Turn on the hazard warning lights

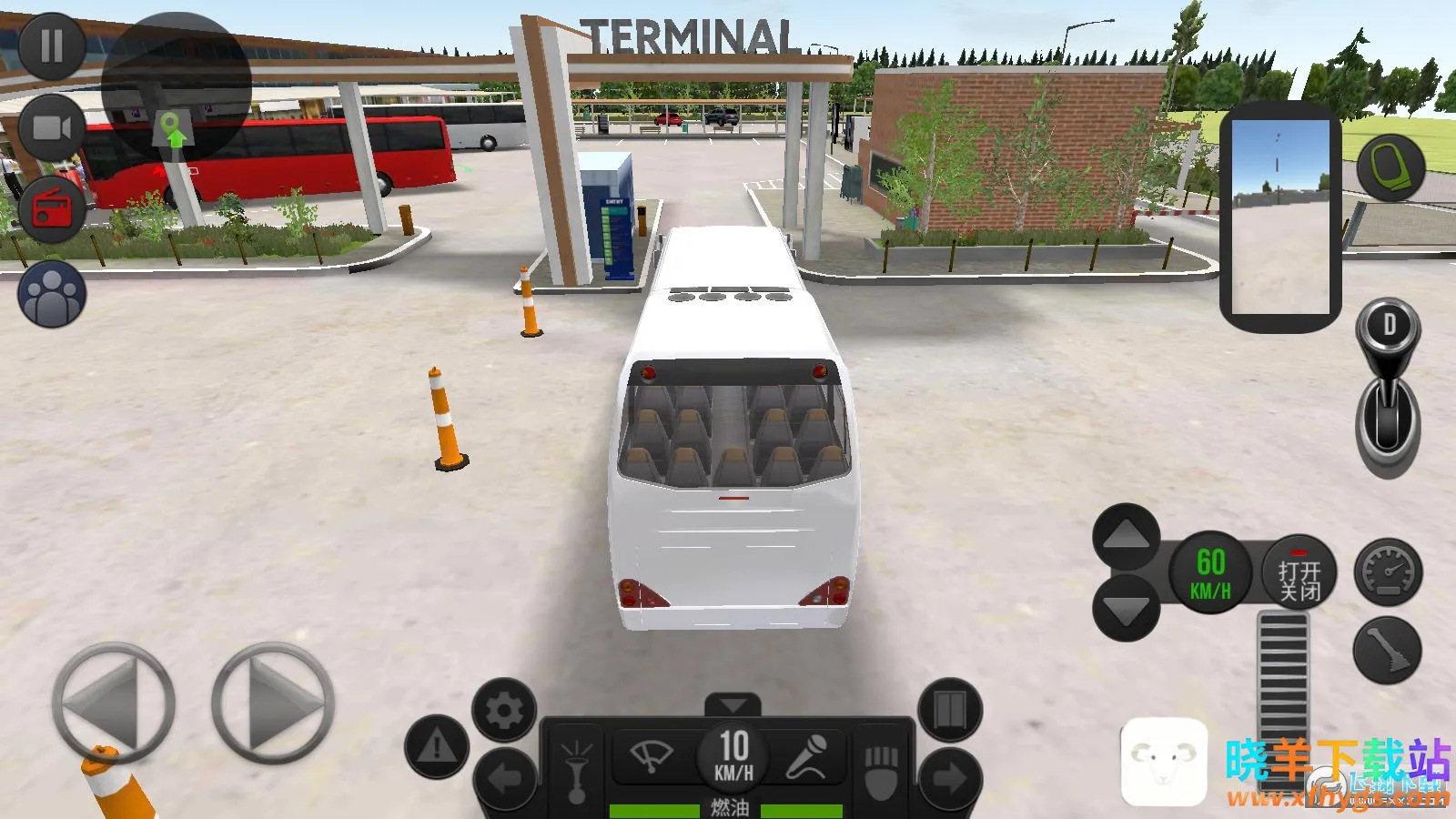click(x=437, y=747)
